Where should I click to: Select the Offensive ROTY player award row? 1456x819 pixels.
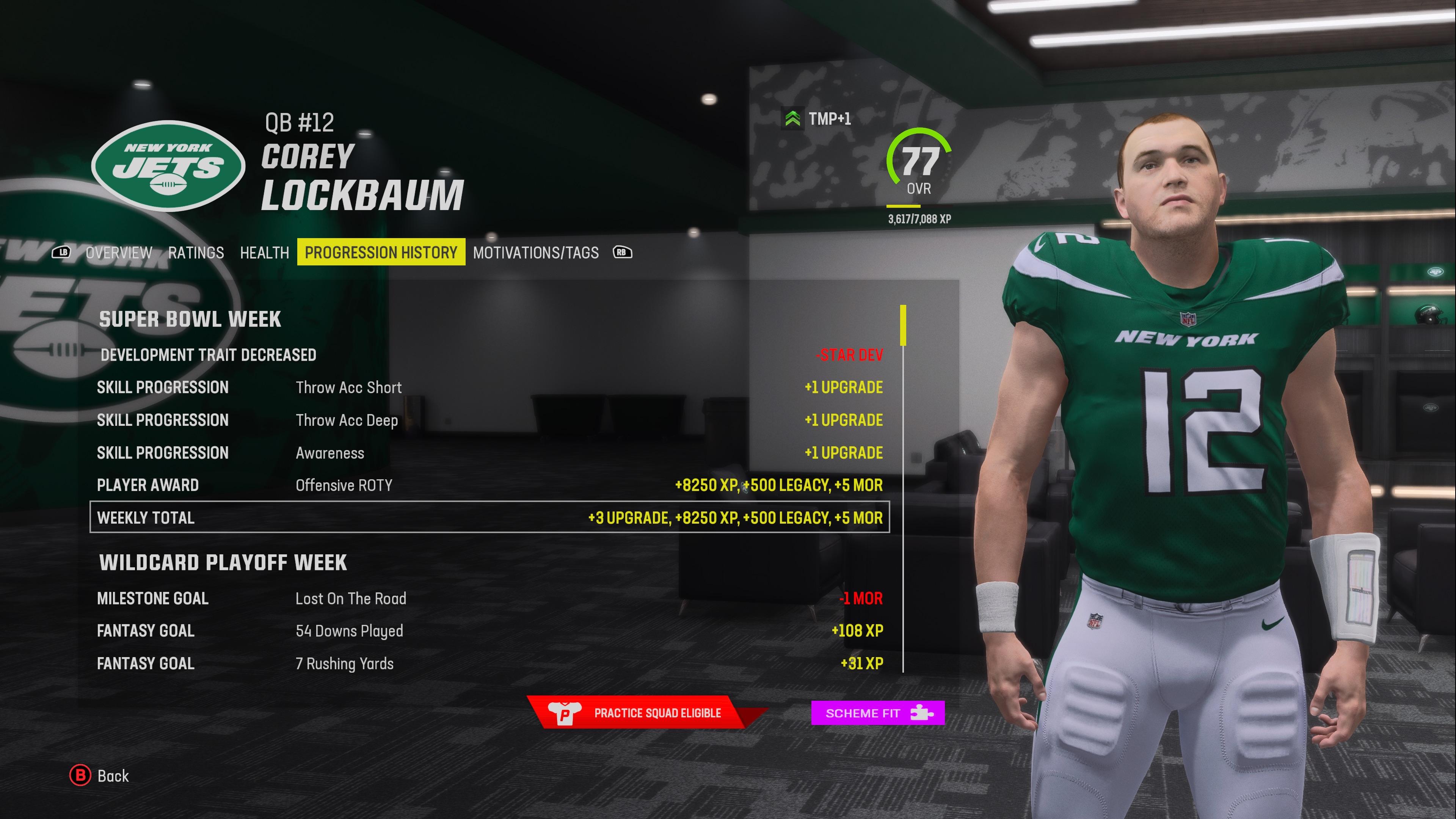pyautogui.click(x=490, y=485)
